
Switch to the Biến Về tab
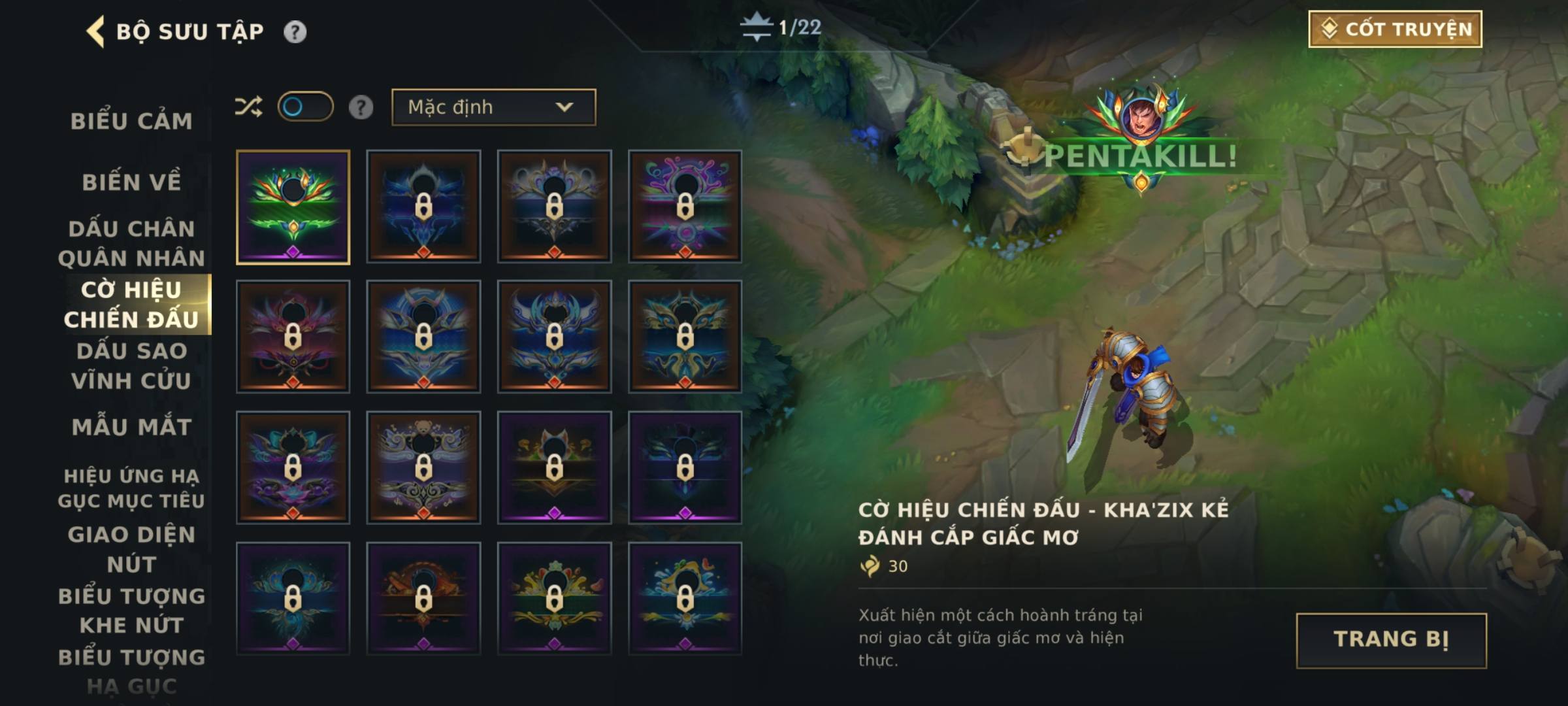click(x=131, y=182)
